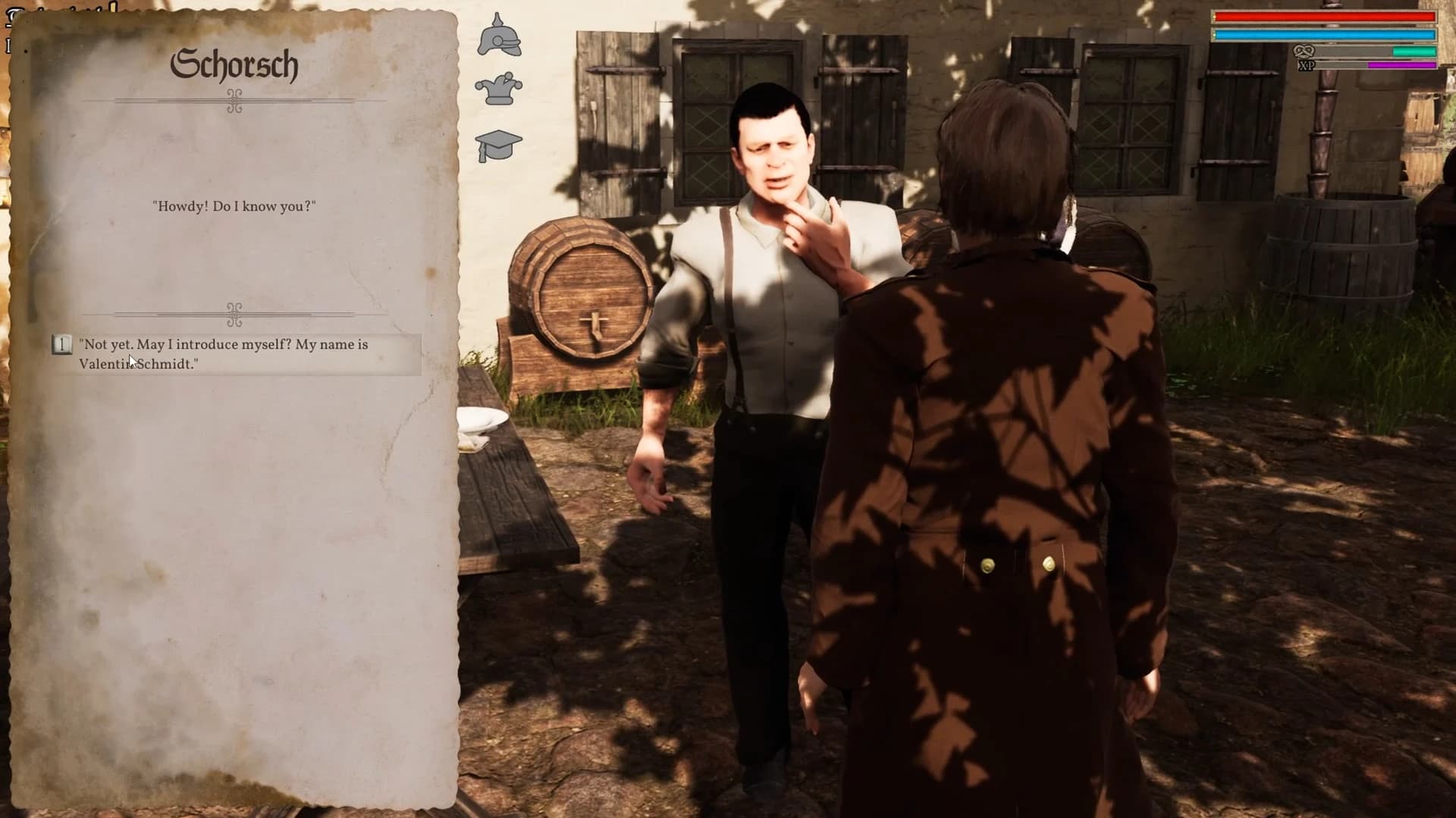Pick the graduation cap scholarly tone icon
1456x818 pixels.
pos(499,143)
